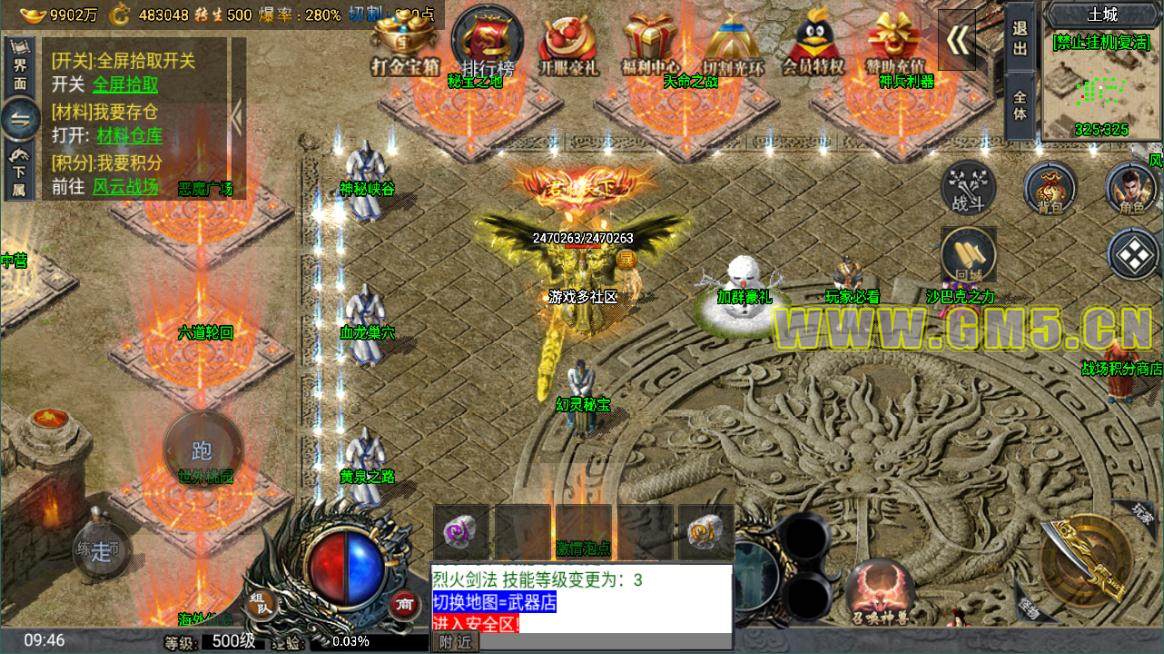Open 会员特权 penguin member privileges

813,45
